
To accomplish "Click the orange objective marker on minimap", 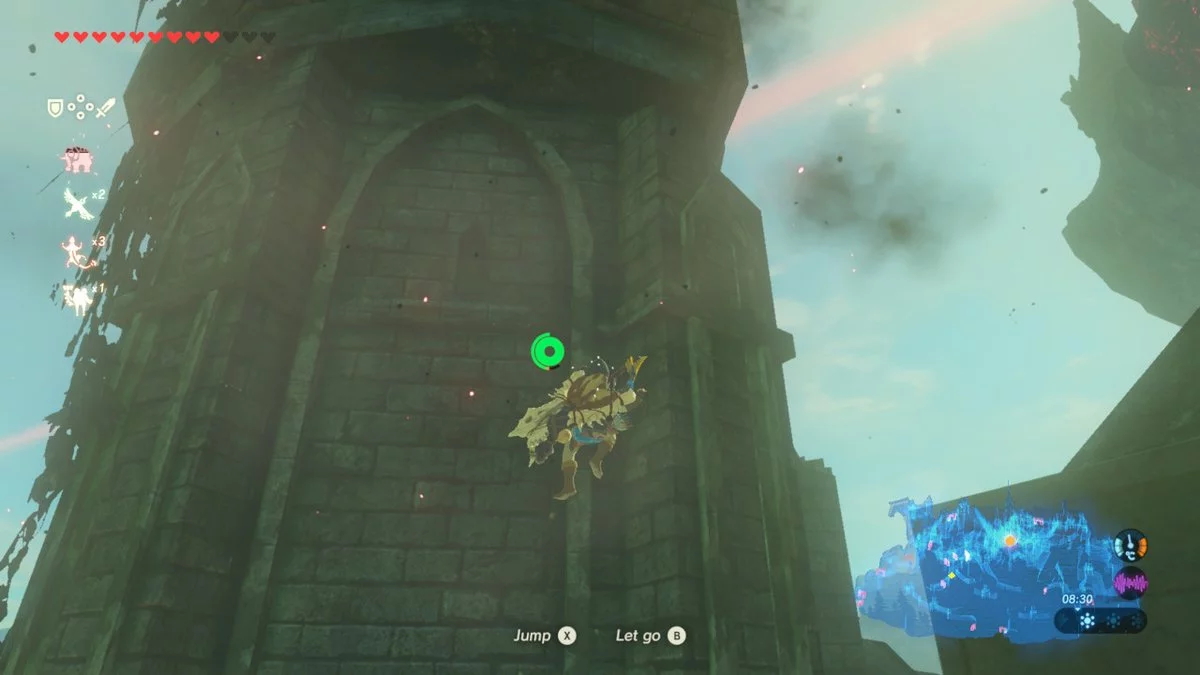I will click(x=1010, y=541).
